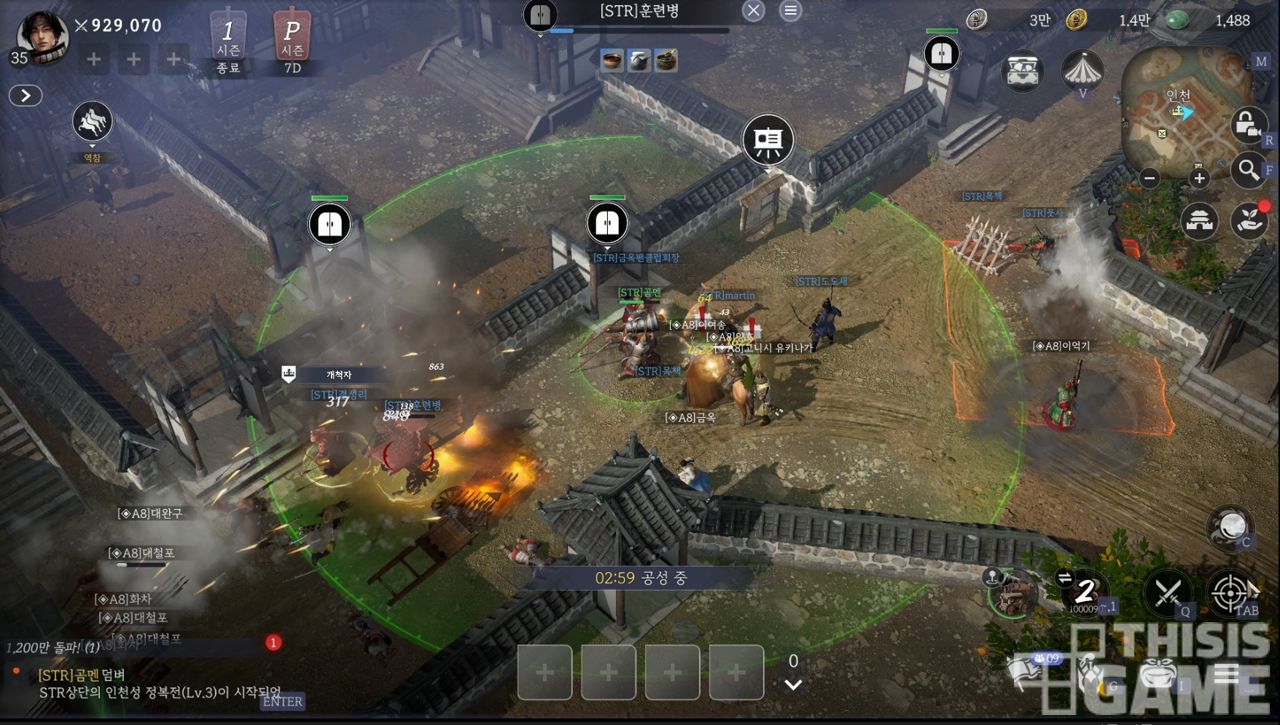Open the castle gate building icon
The image size is (1280, 725).
point(1200,220)
